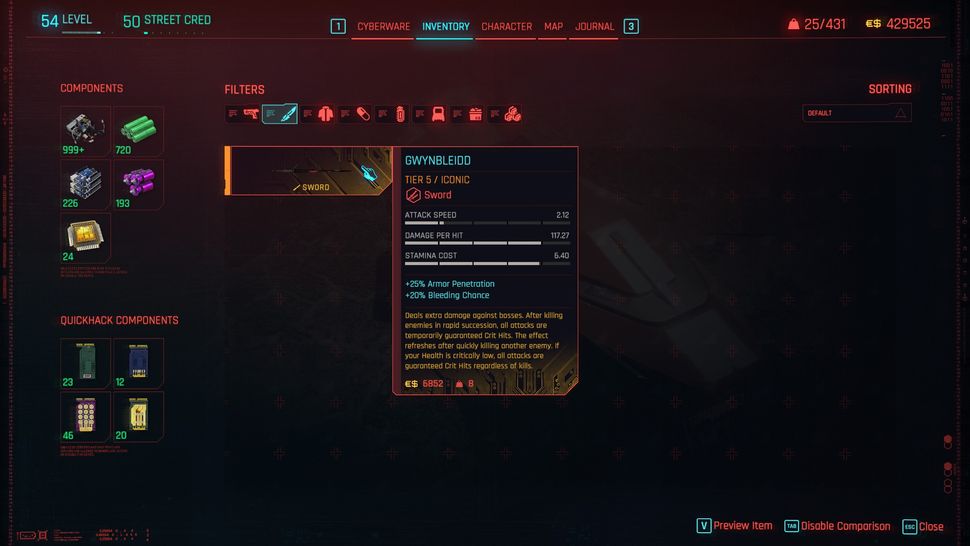Viewport: 970px width, 546px height.
Task: Filter inventory by clothing (jacket icon)
Action: click(x=325, y=114)
